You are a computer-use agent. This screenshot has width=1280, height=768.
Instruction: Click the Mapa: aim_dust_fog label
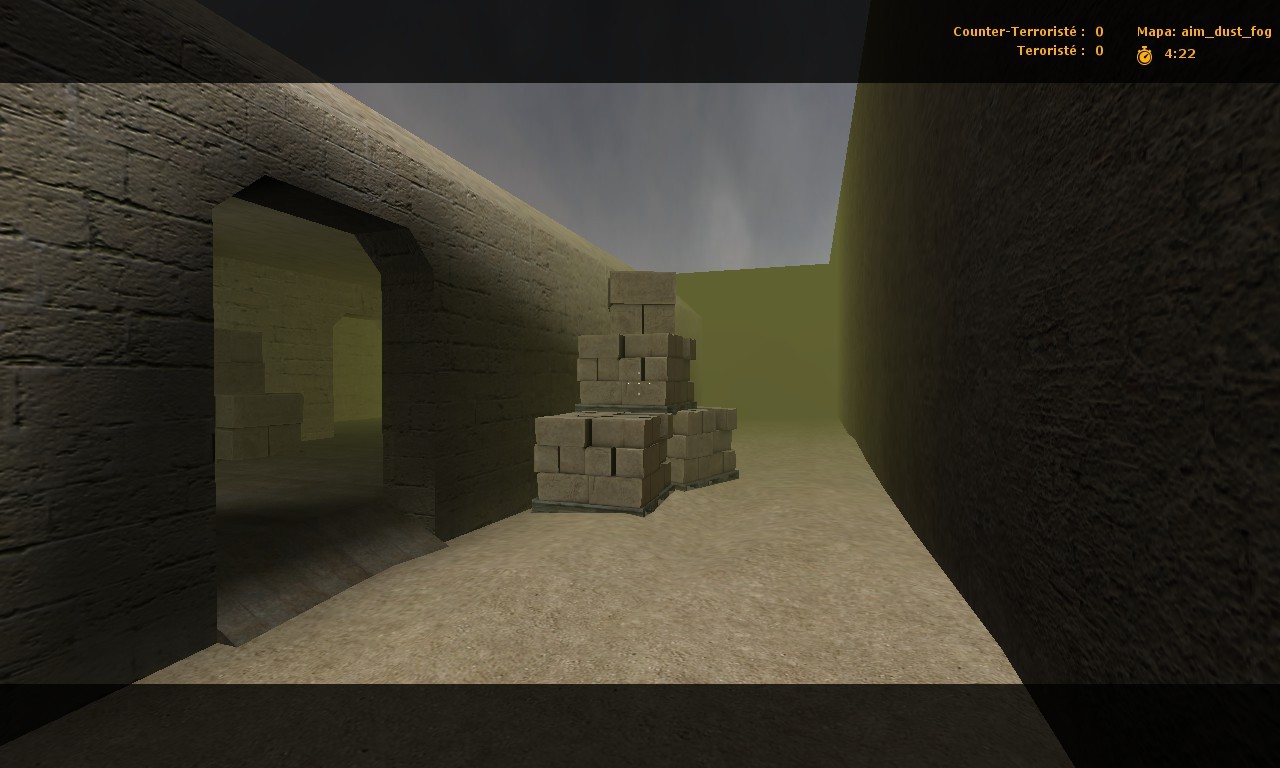point(1207,31)
